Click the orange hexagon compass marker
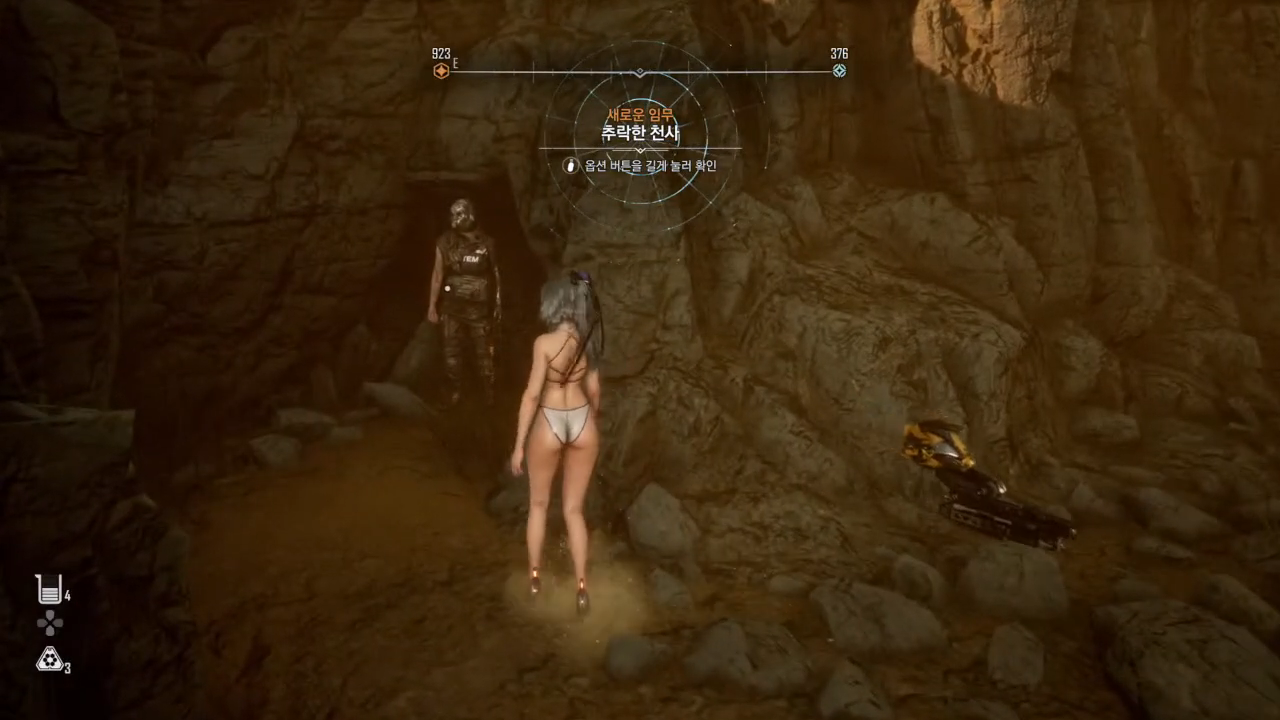 pyautogui.click(x=441, y=71)
